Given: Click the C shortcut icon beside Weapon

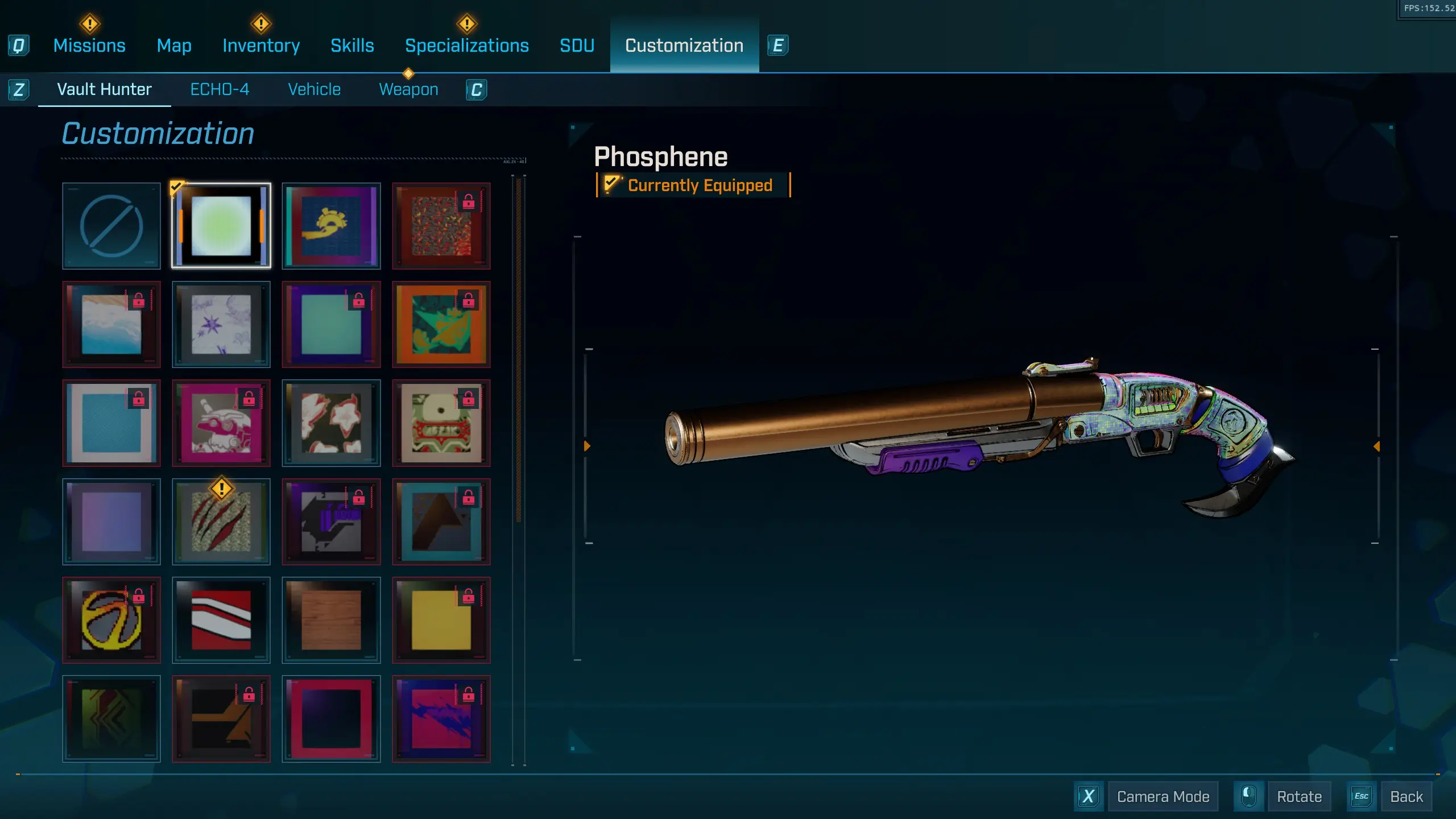Looking at the screenshot, I should click(477, 89).
